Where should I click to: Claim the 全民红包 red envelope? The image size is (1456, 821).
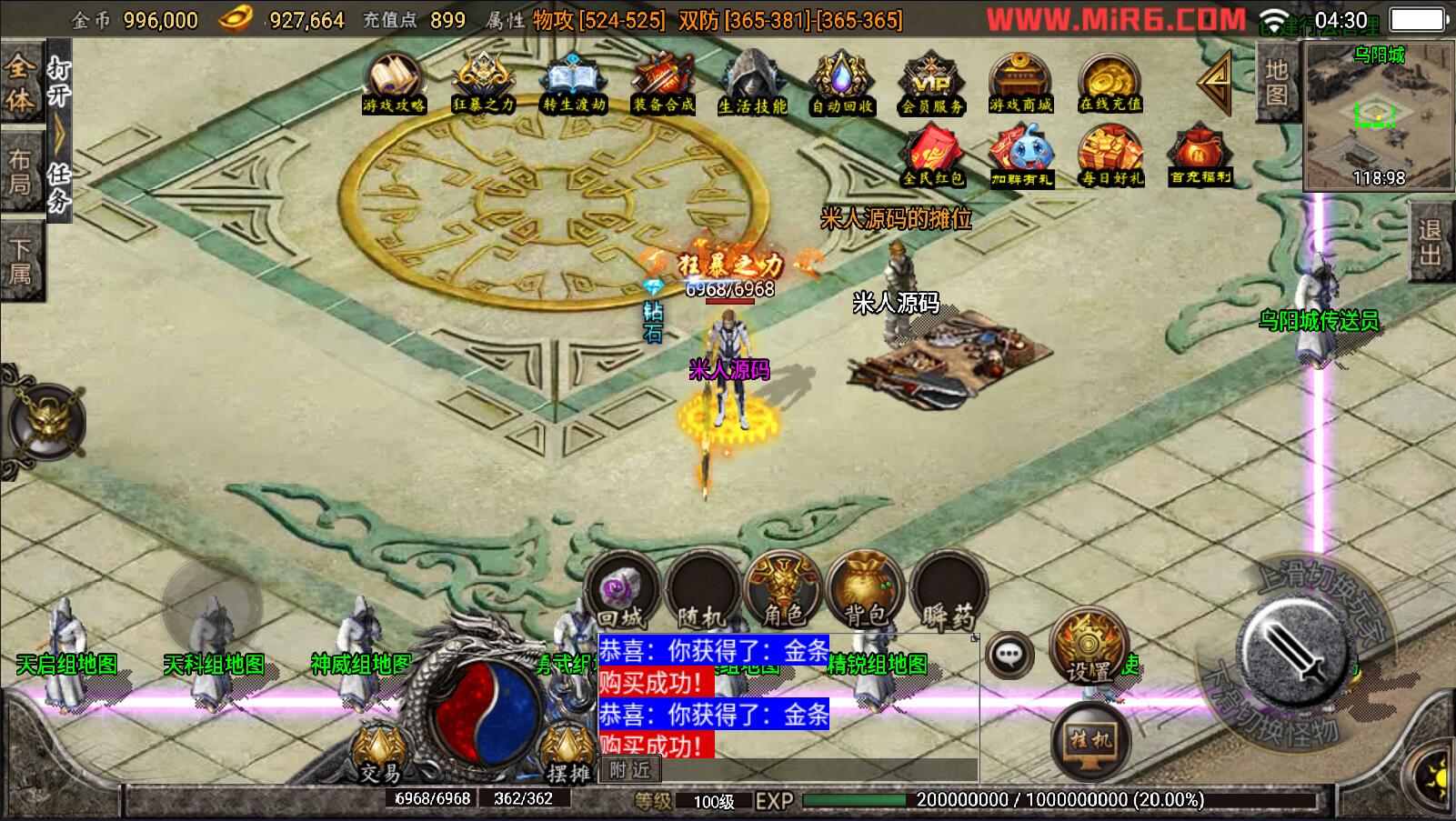point(932,157)
